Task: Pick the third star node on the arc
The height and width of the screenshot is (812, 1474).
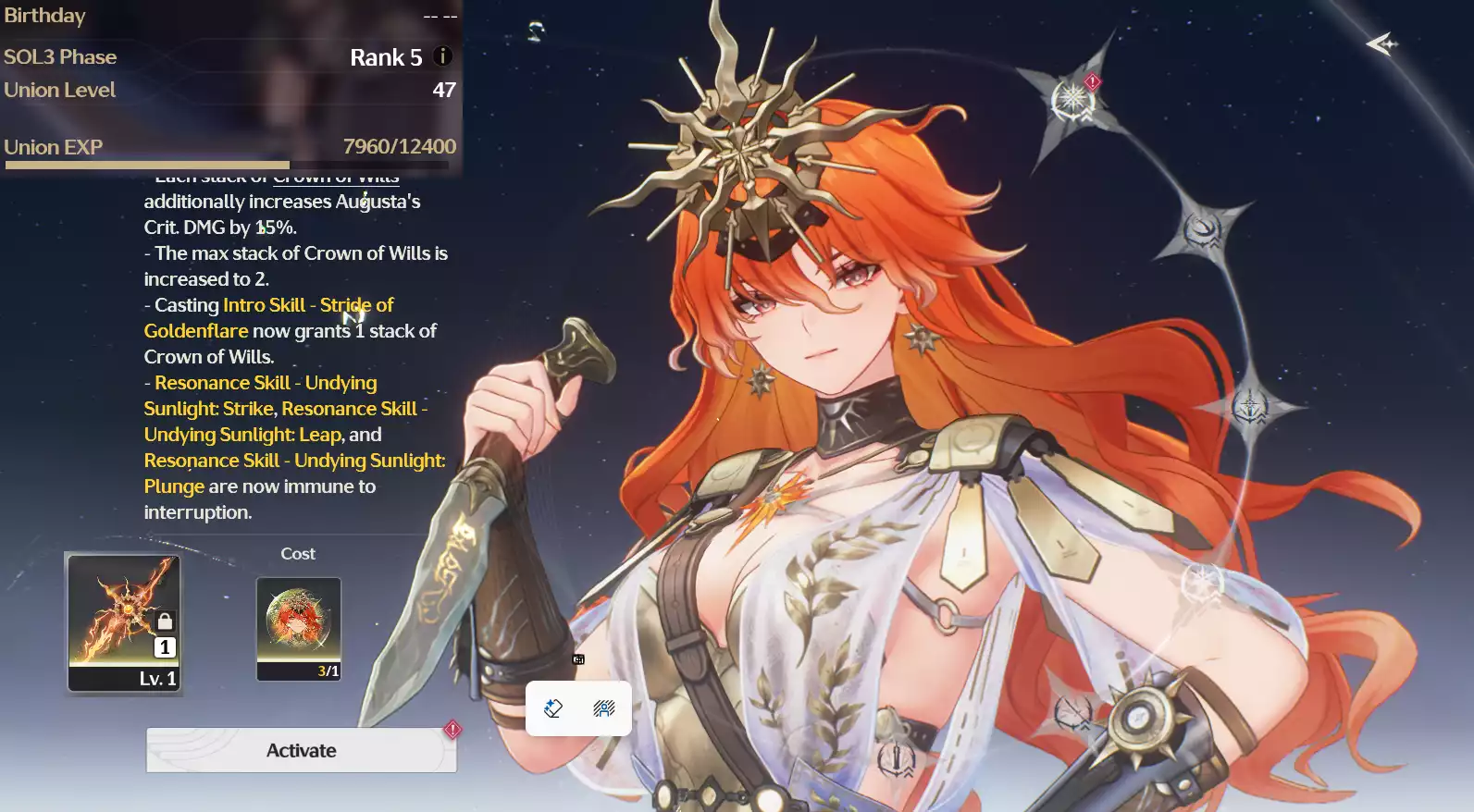Action: [x=1249, y=406]
